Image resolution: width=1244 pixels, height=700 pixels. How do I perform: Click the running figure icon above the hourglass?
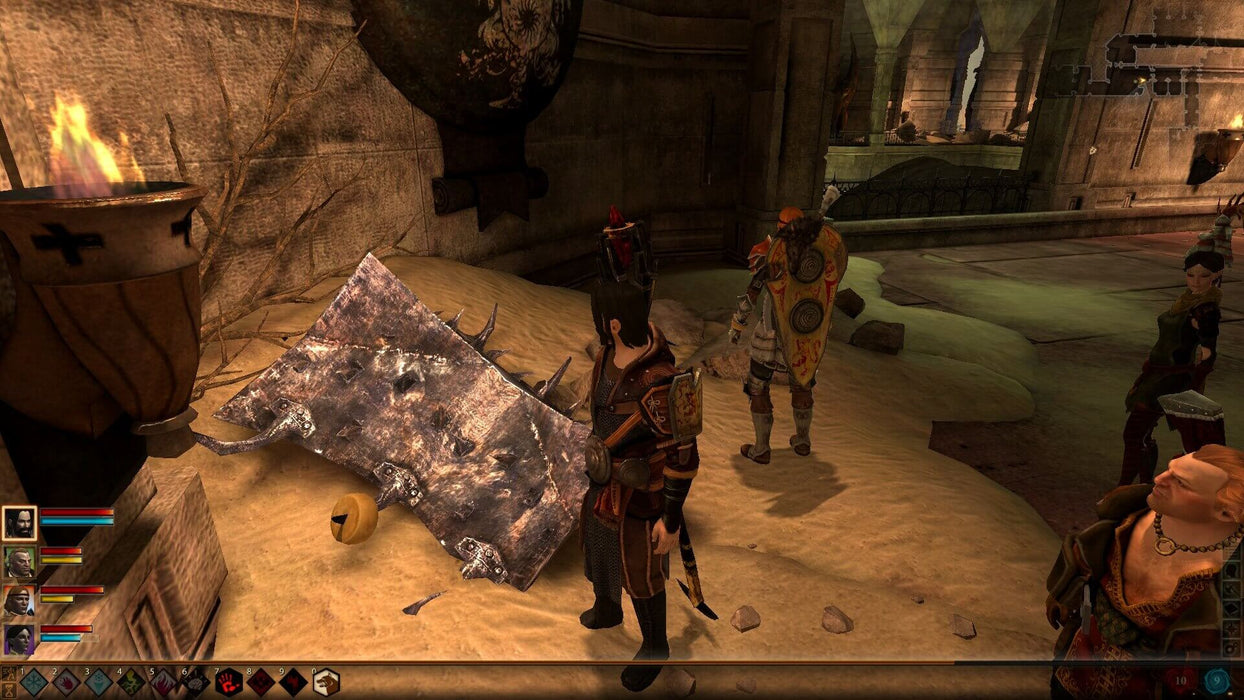(x=7, y=671)
